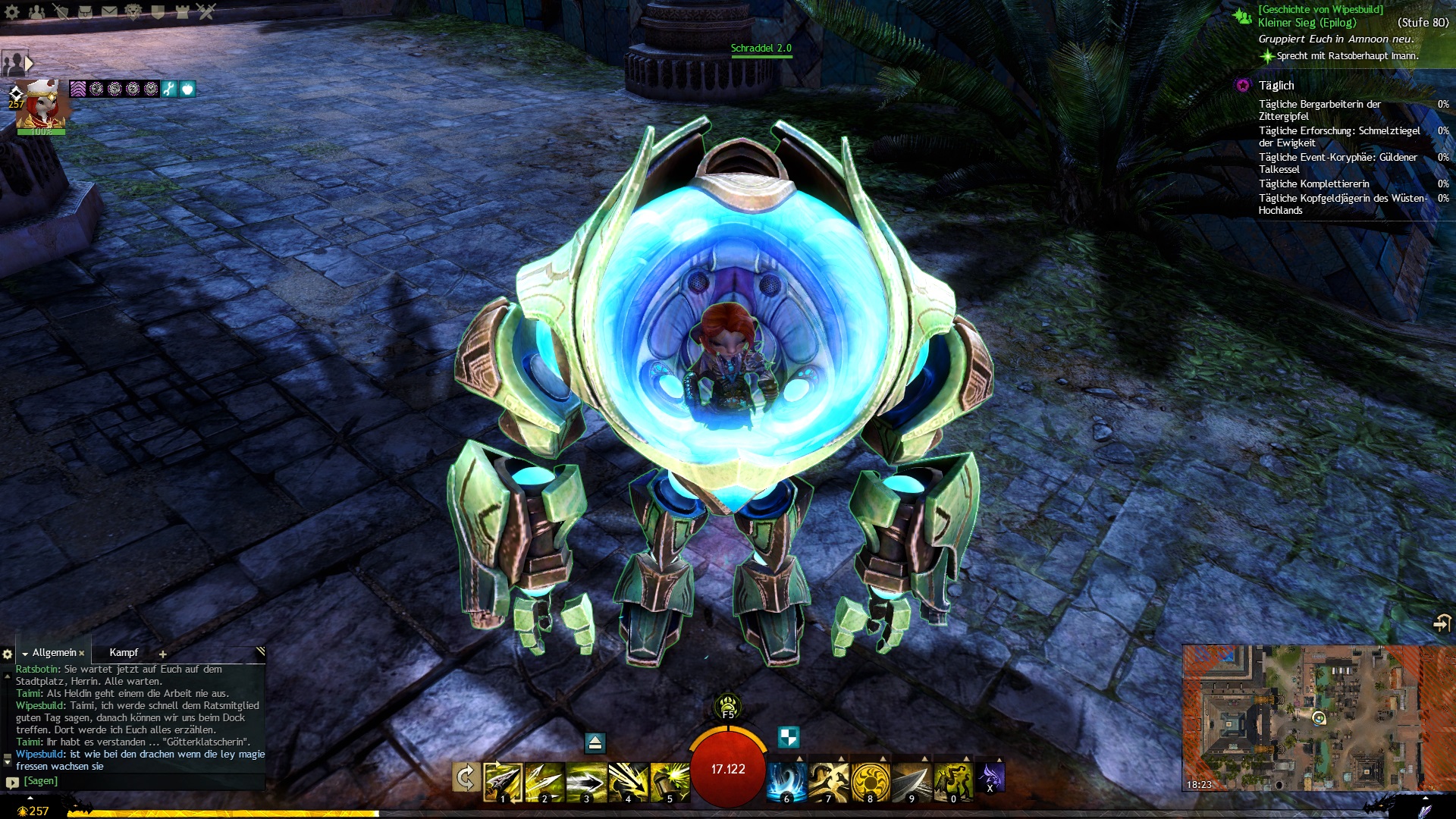Use the blue healing skill in slot 6
This screenshot has height=819, width=1456.
tap(786, 781)
